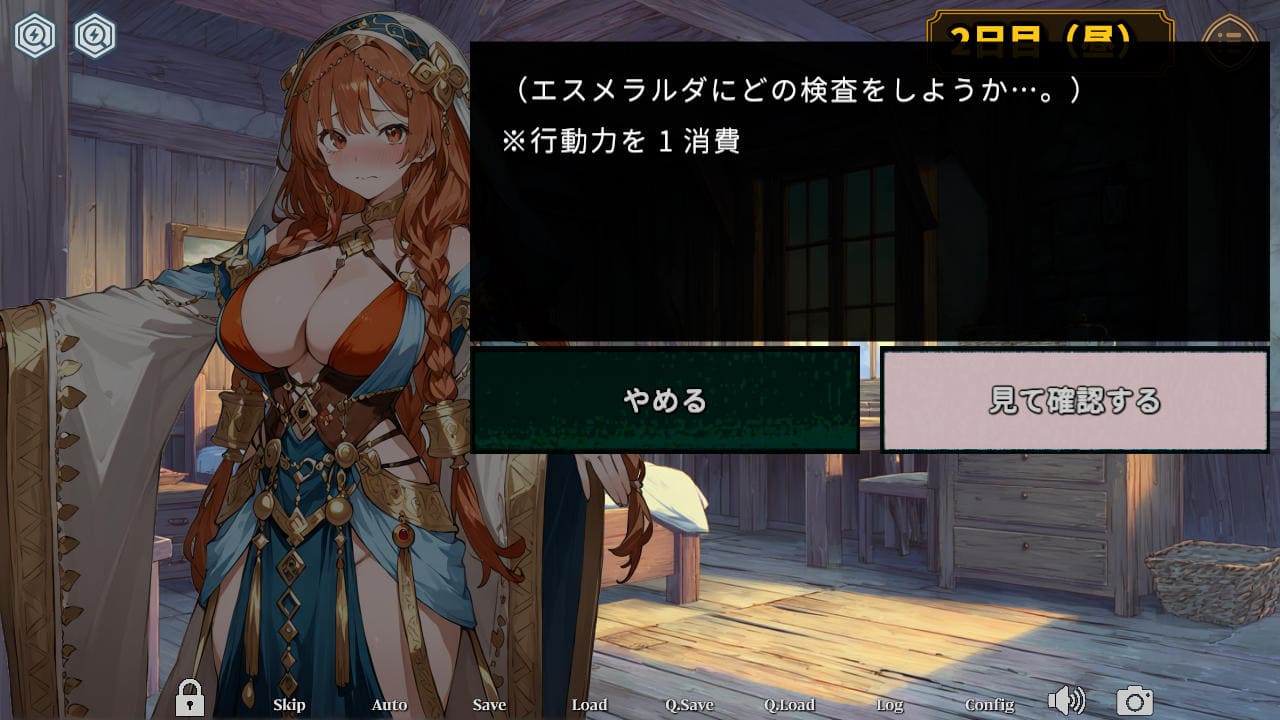Open the Save menu
1280x720 pixels.
coord(489,705)
